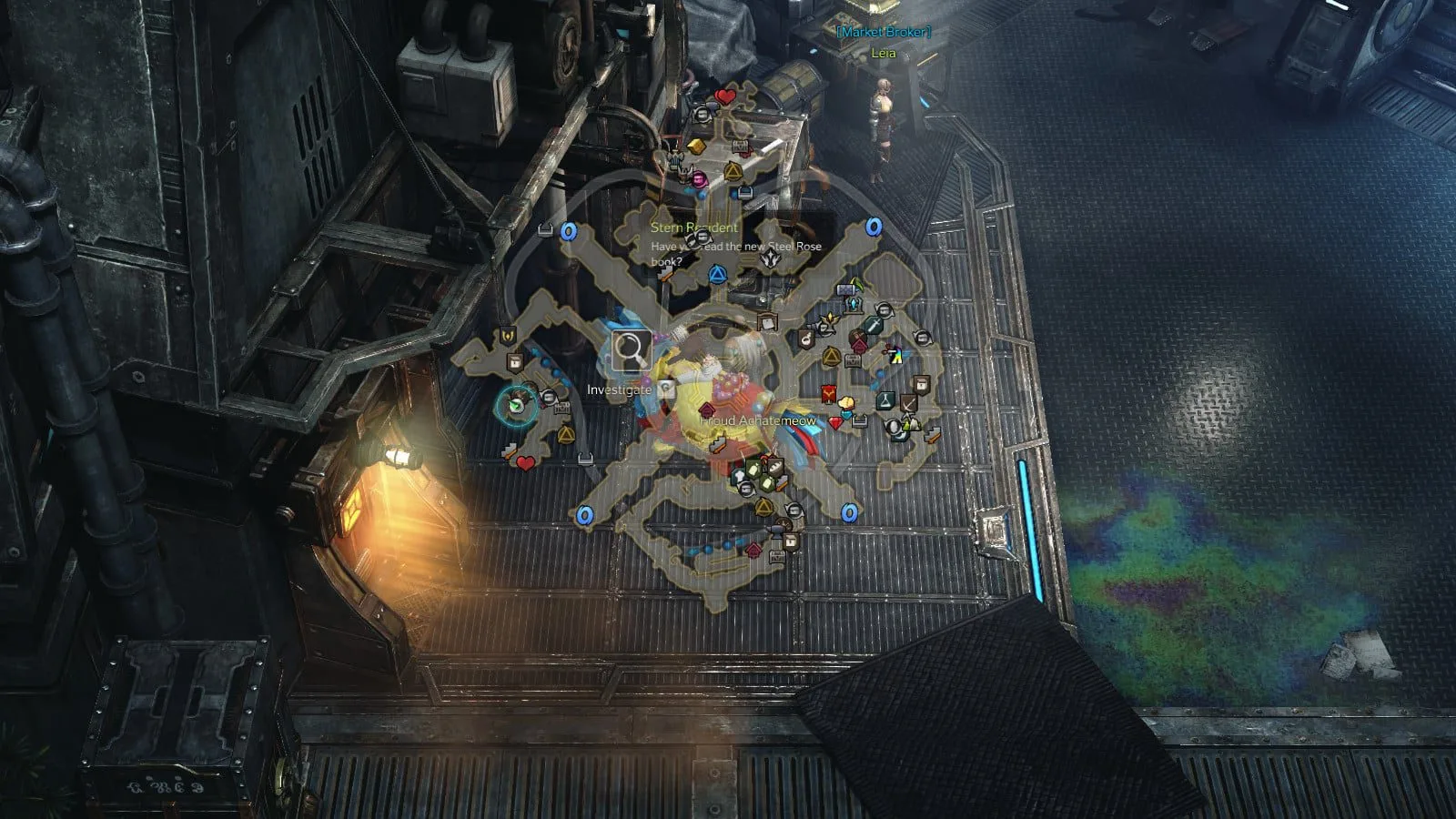1456x819 pixels.
Task: Select the pink round map marker
Action: 699,177
